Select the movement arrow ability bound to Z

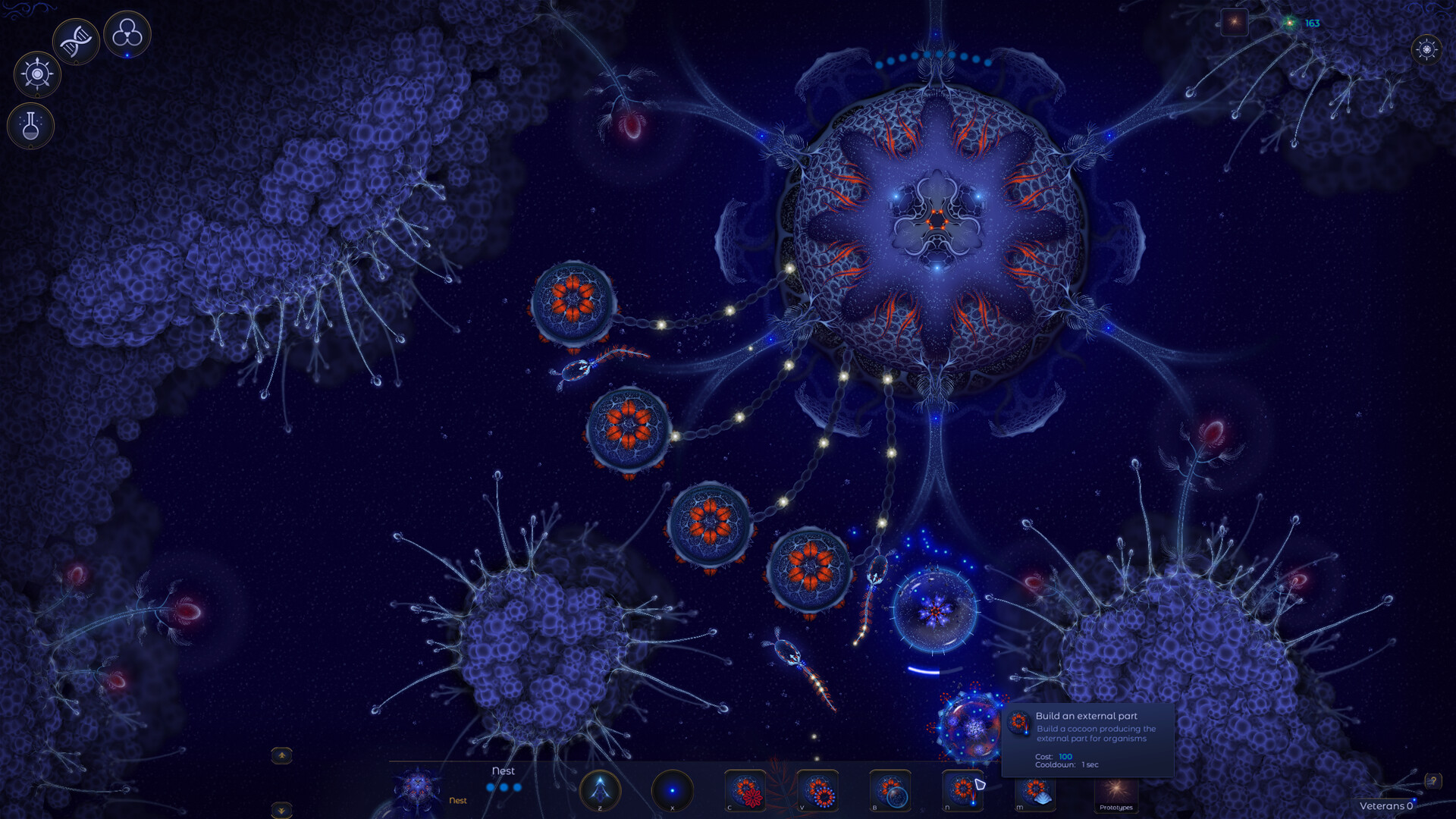click(x=599, y=791)
